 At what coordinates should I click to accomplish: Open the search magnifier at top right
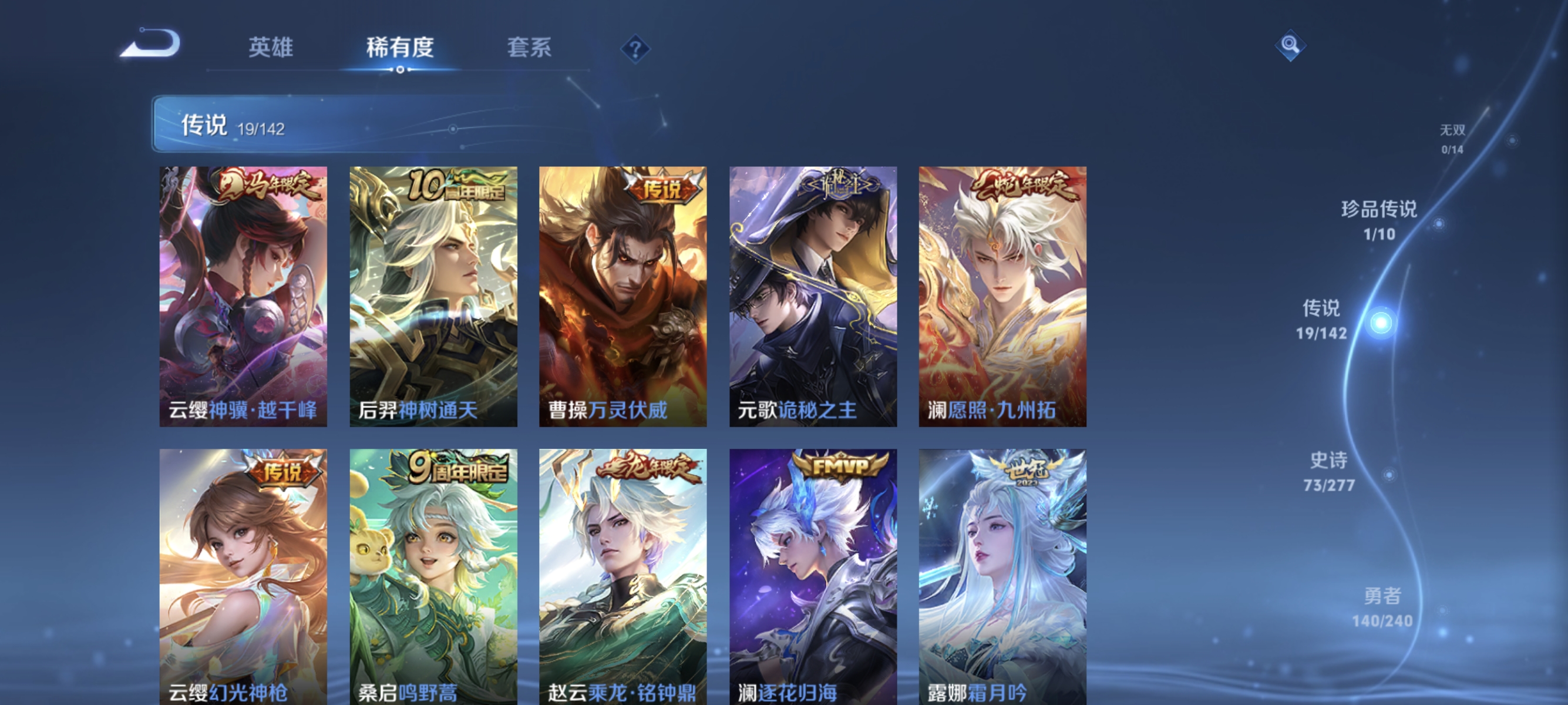click(x=1291, y=45)
